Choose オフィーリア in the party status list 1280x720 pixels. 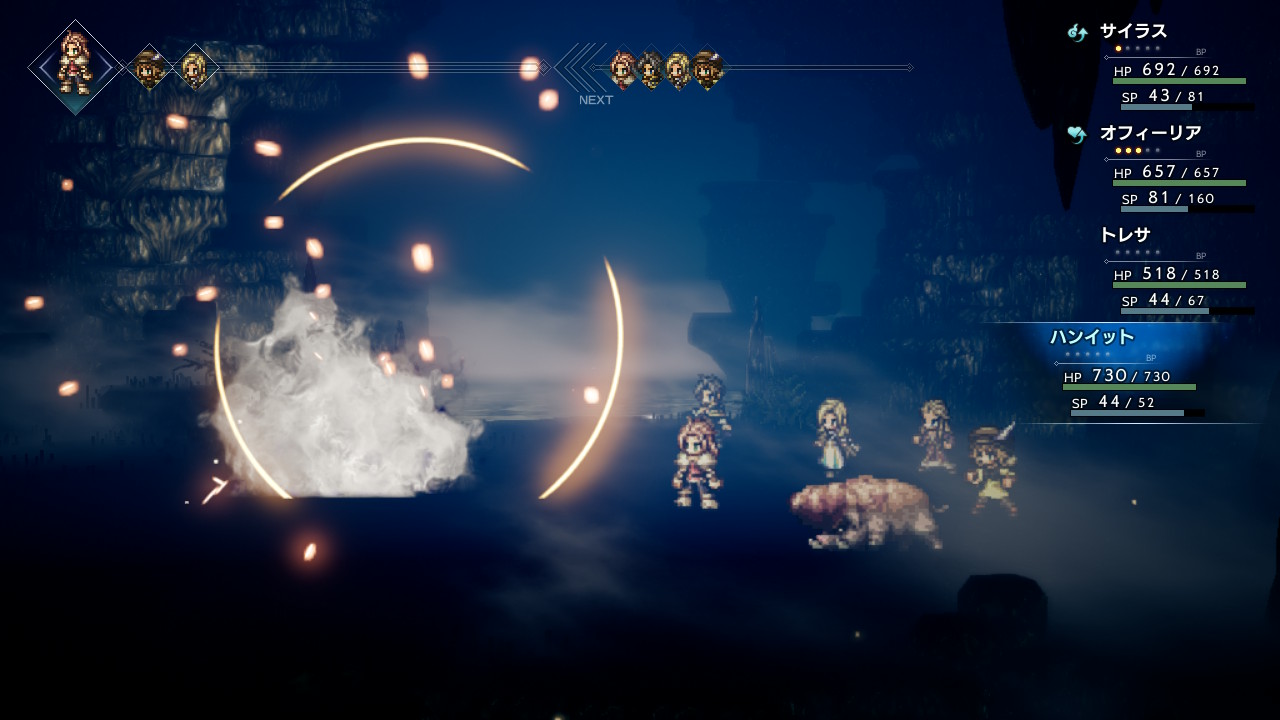click(x=1150, y=133)
